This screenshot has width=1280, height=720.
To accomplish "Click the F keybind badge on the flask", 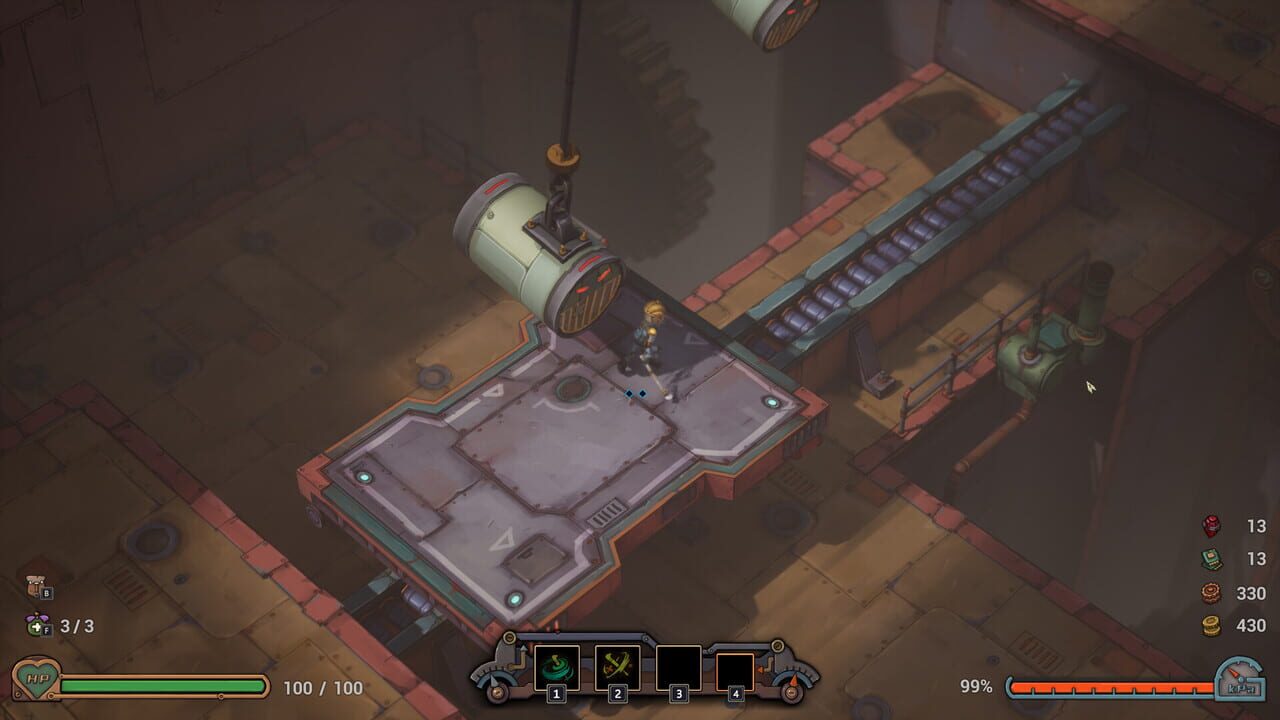I will click(46, 630).
